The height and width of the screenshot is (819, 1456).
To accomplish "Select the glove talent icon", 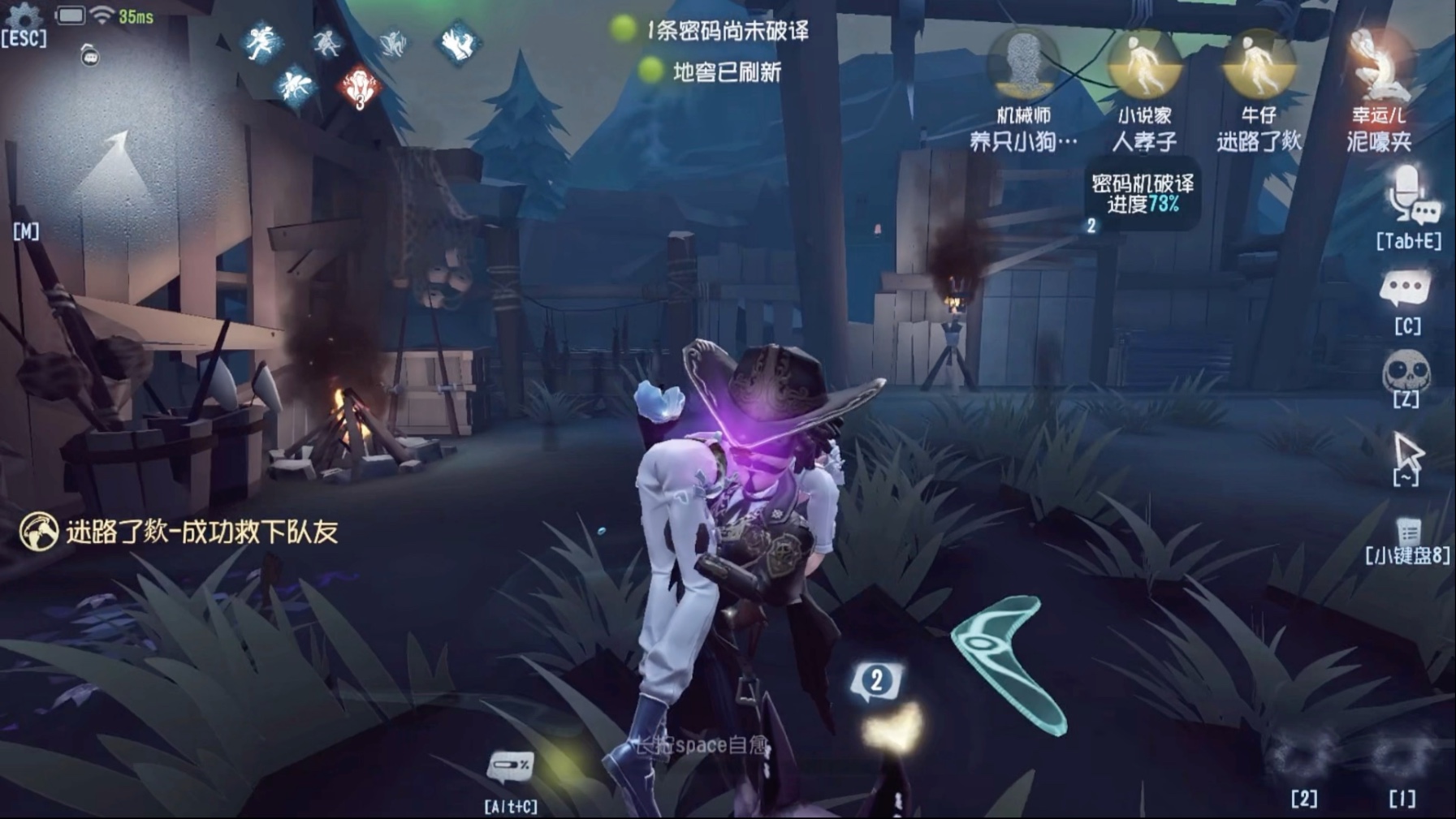I will click(x=458, y=43).
